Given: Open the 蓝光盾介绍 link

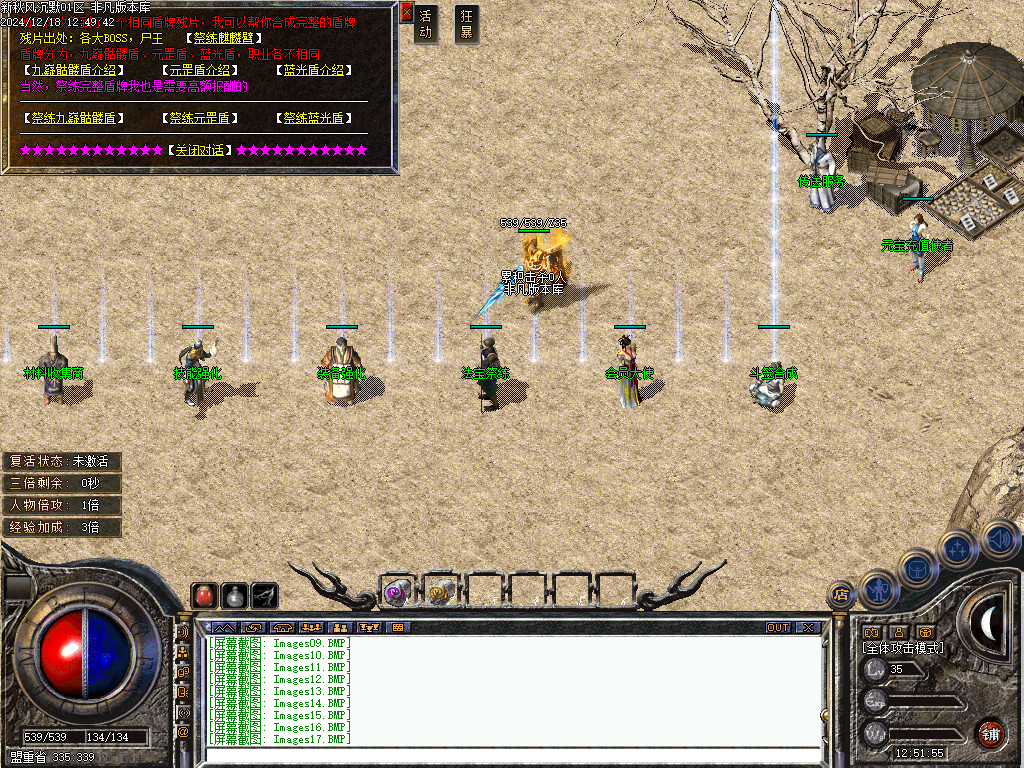Looking at the screenshot, I should tap(314, 70).
